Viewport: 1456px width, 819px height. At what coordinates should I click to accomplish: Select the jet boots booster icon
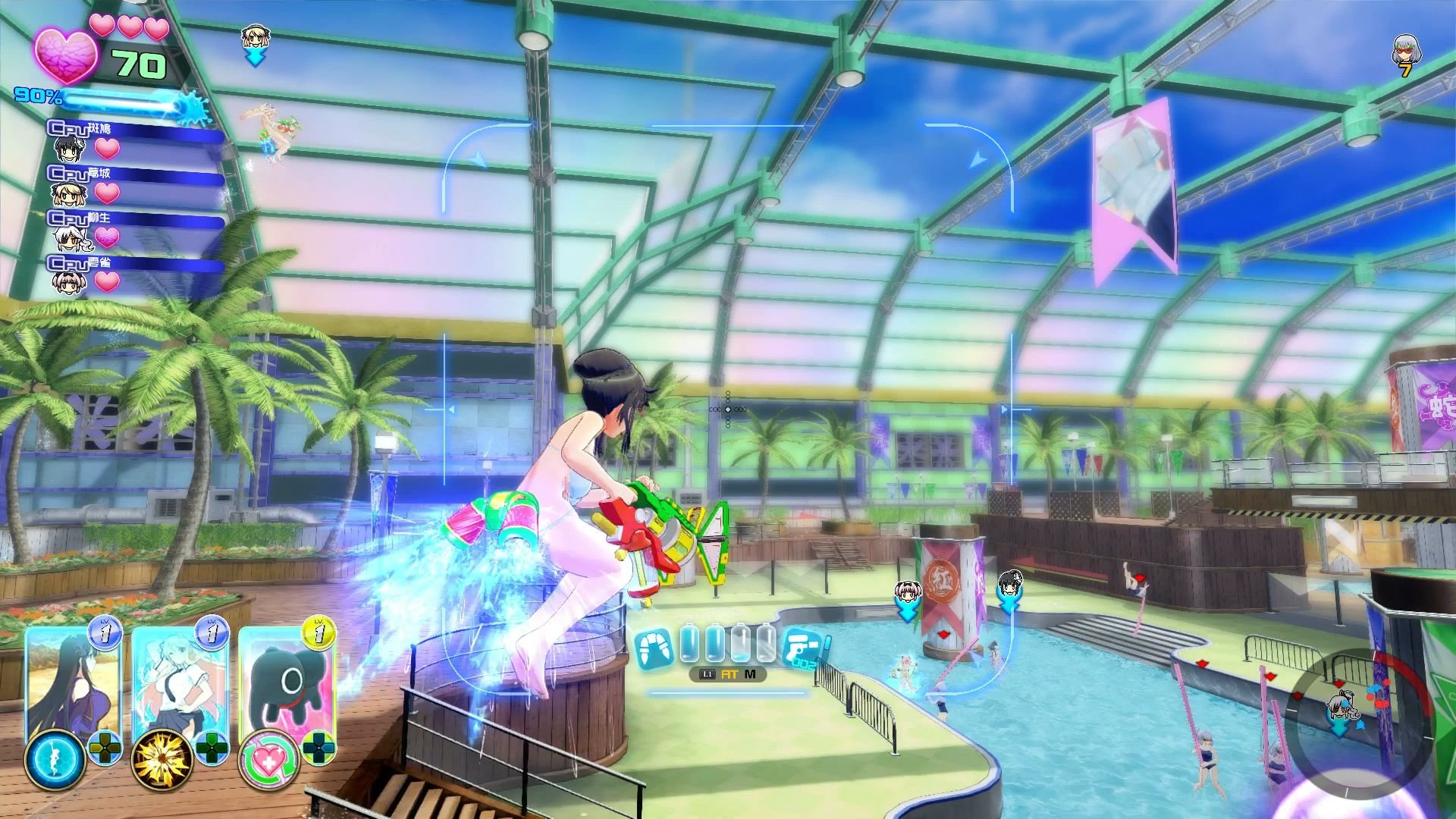(654, 648)
